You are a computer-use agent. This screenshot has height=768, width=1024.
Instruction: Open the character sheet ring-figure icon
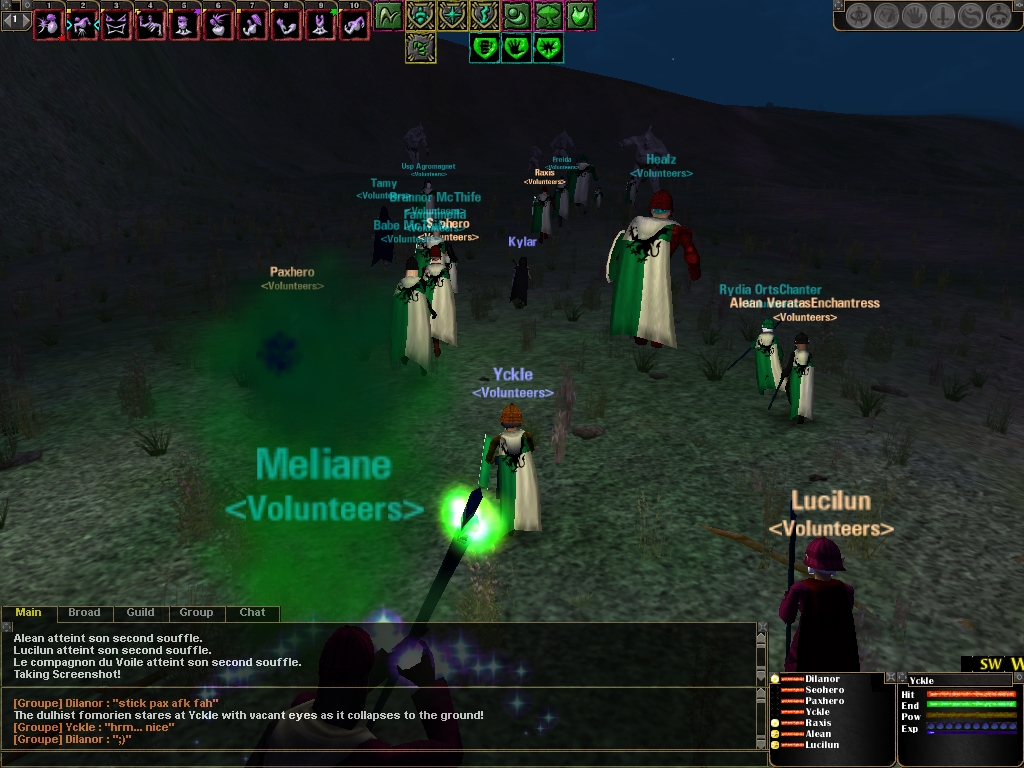[x=859, y=16]
